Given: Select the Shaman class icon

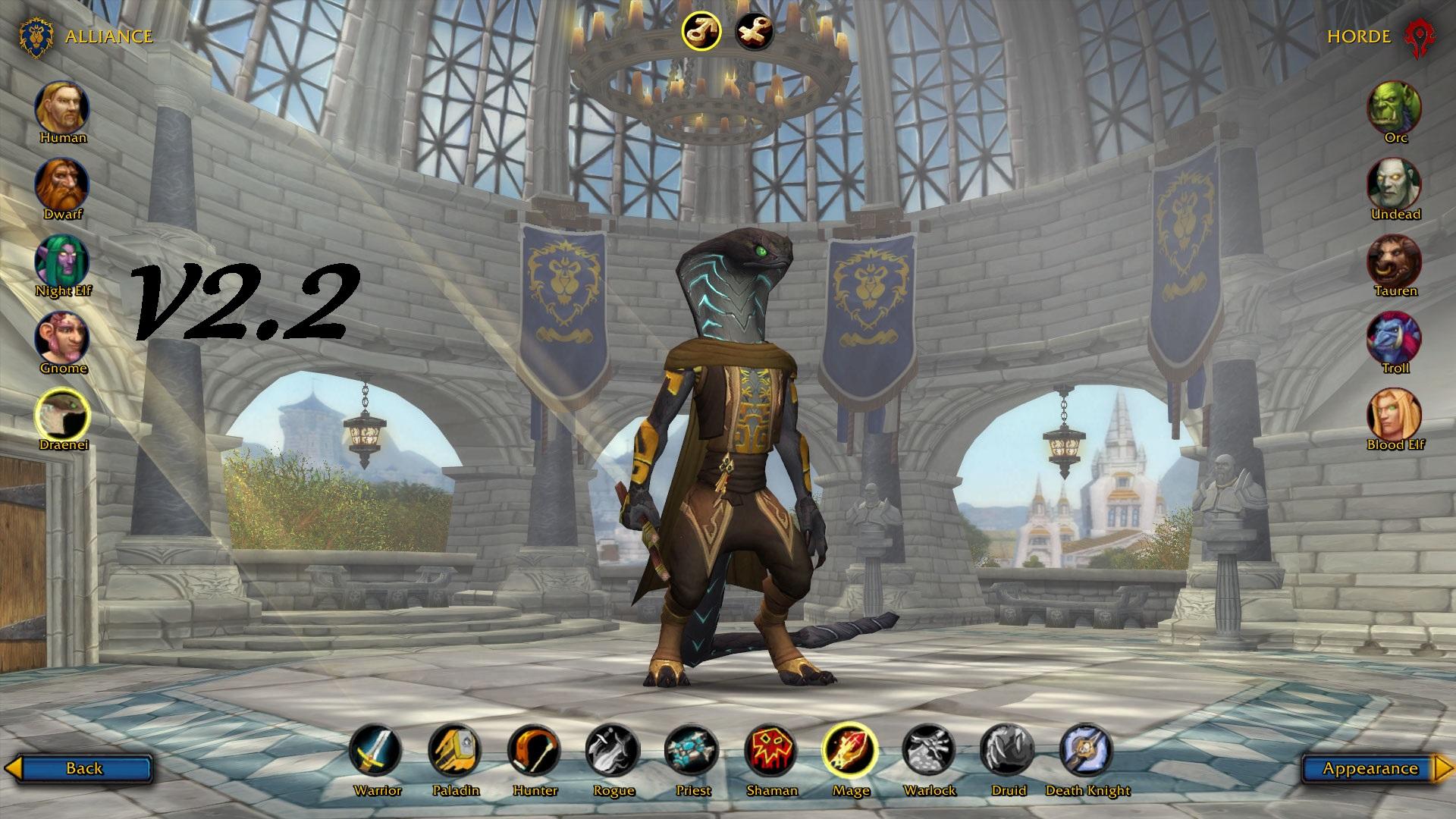Looking at the screenshot, I should pos(771,751).
